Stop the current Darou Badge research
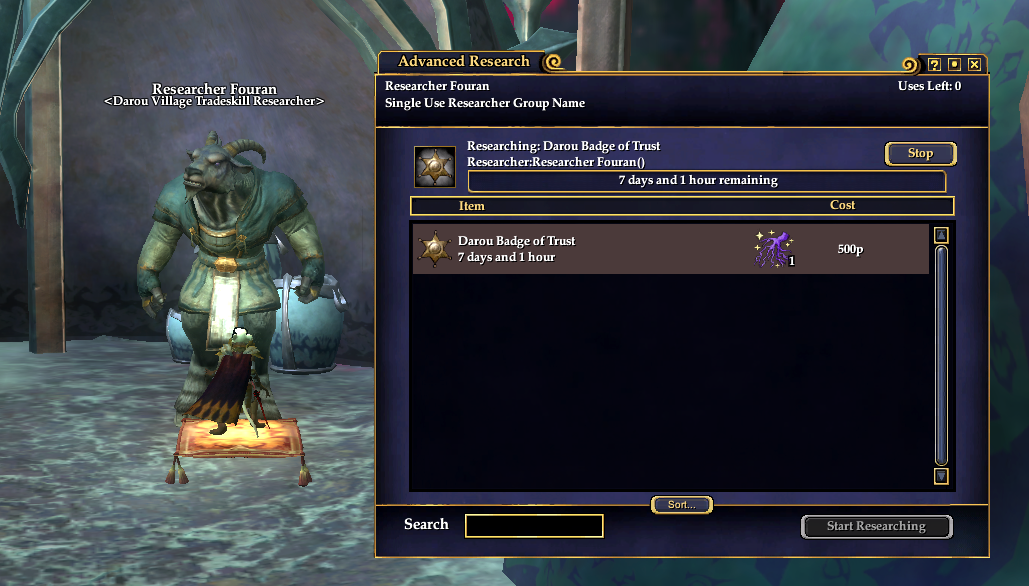Screen dimensions: 1029x586 tap(920, 153)
